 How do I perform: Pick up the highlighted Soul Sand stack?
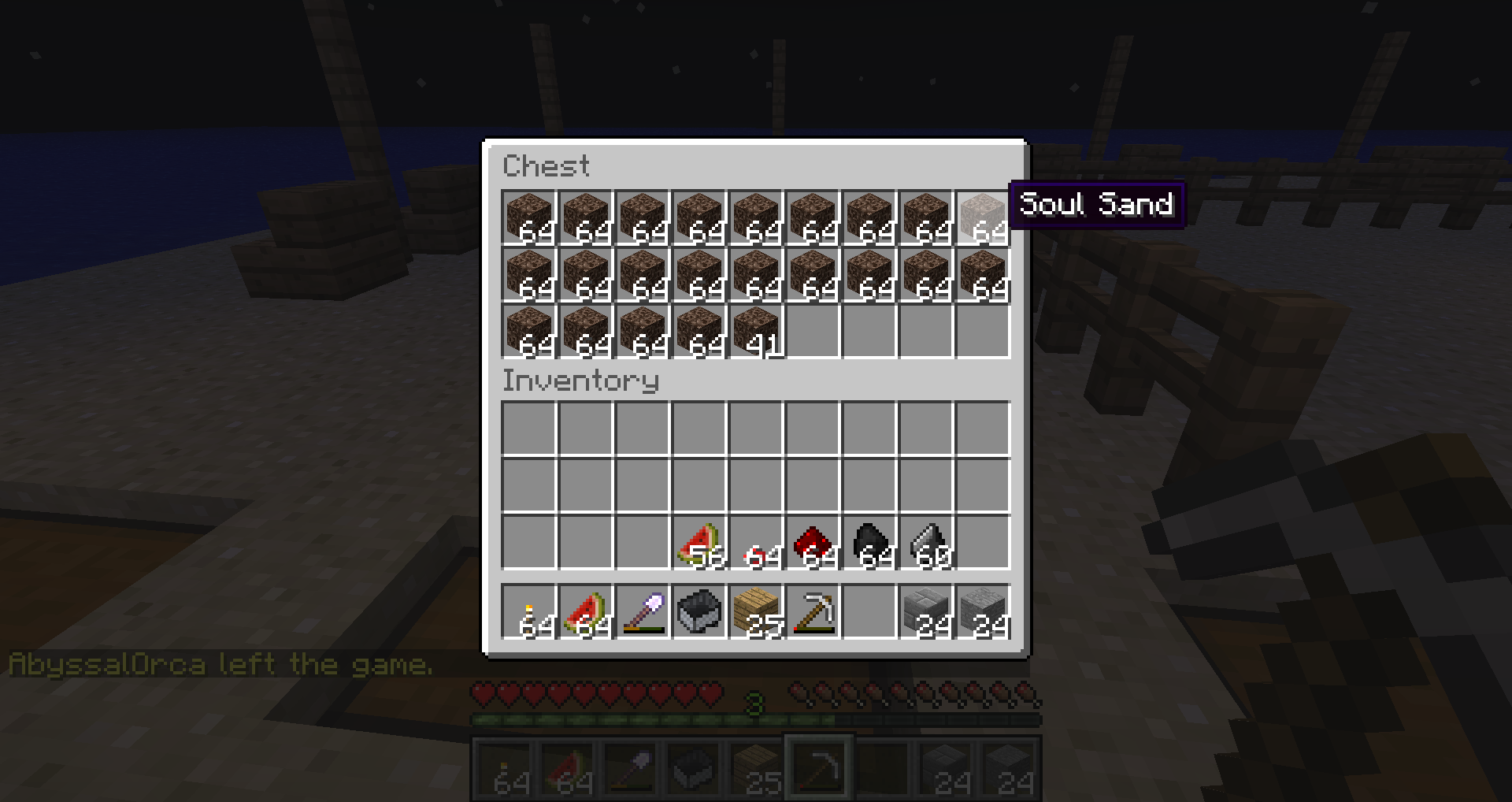coord(983,218)
